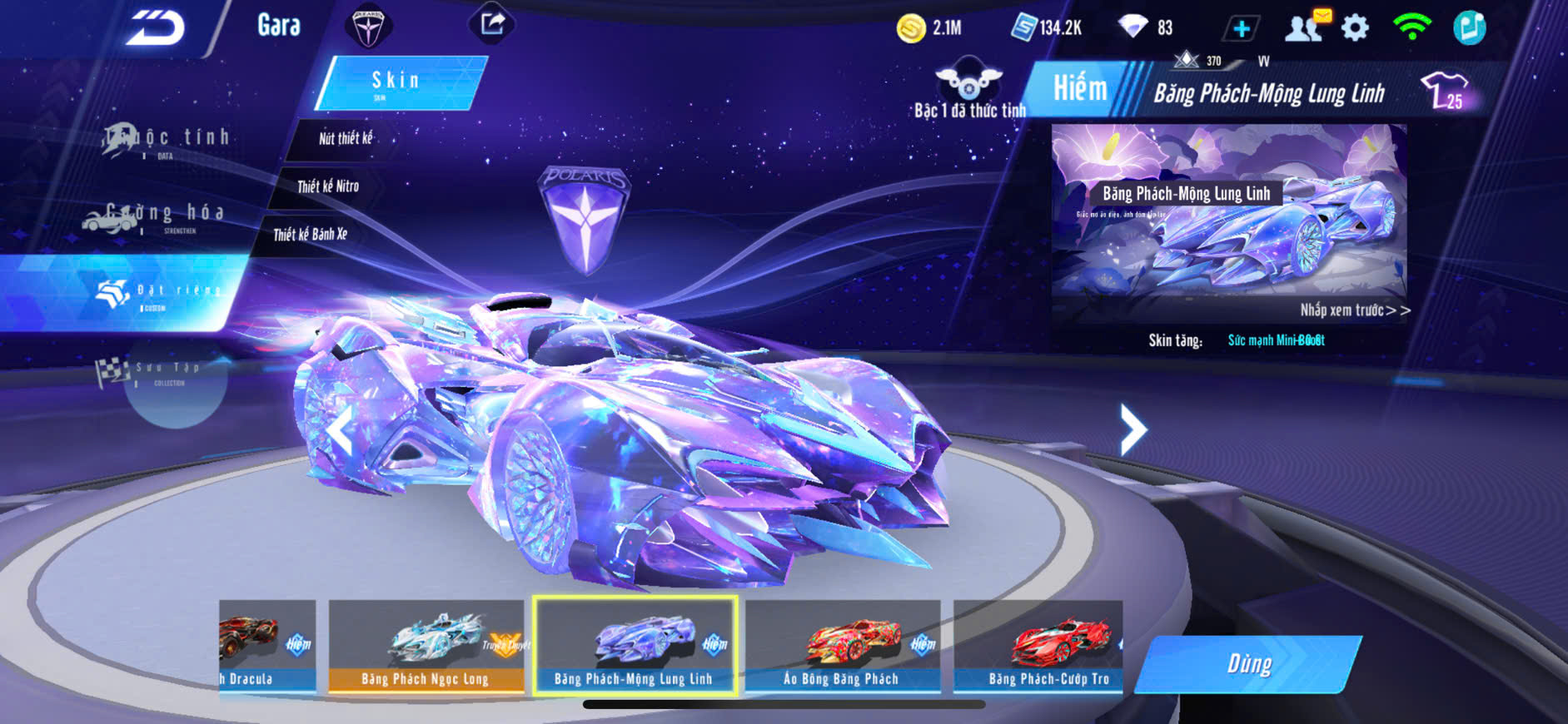Add more diamonds with the plus button

click(1241, 29)
